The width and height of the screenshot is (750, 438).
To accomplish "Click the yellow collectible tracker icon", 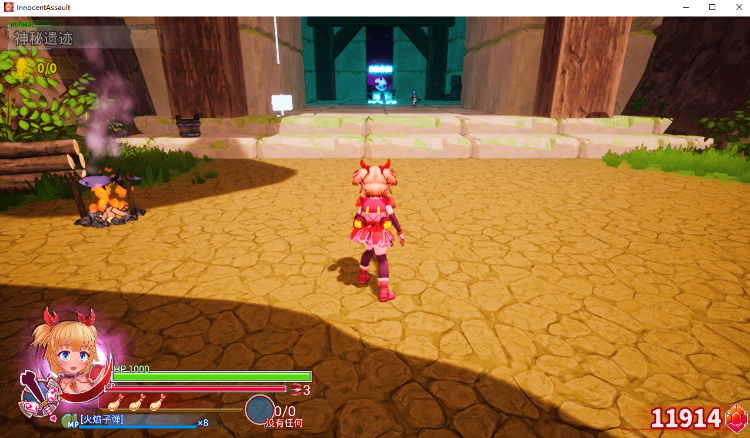I will (x=23, y=68).
